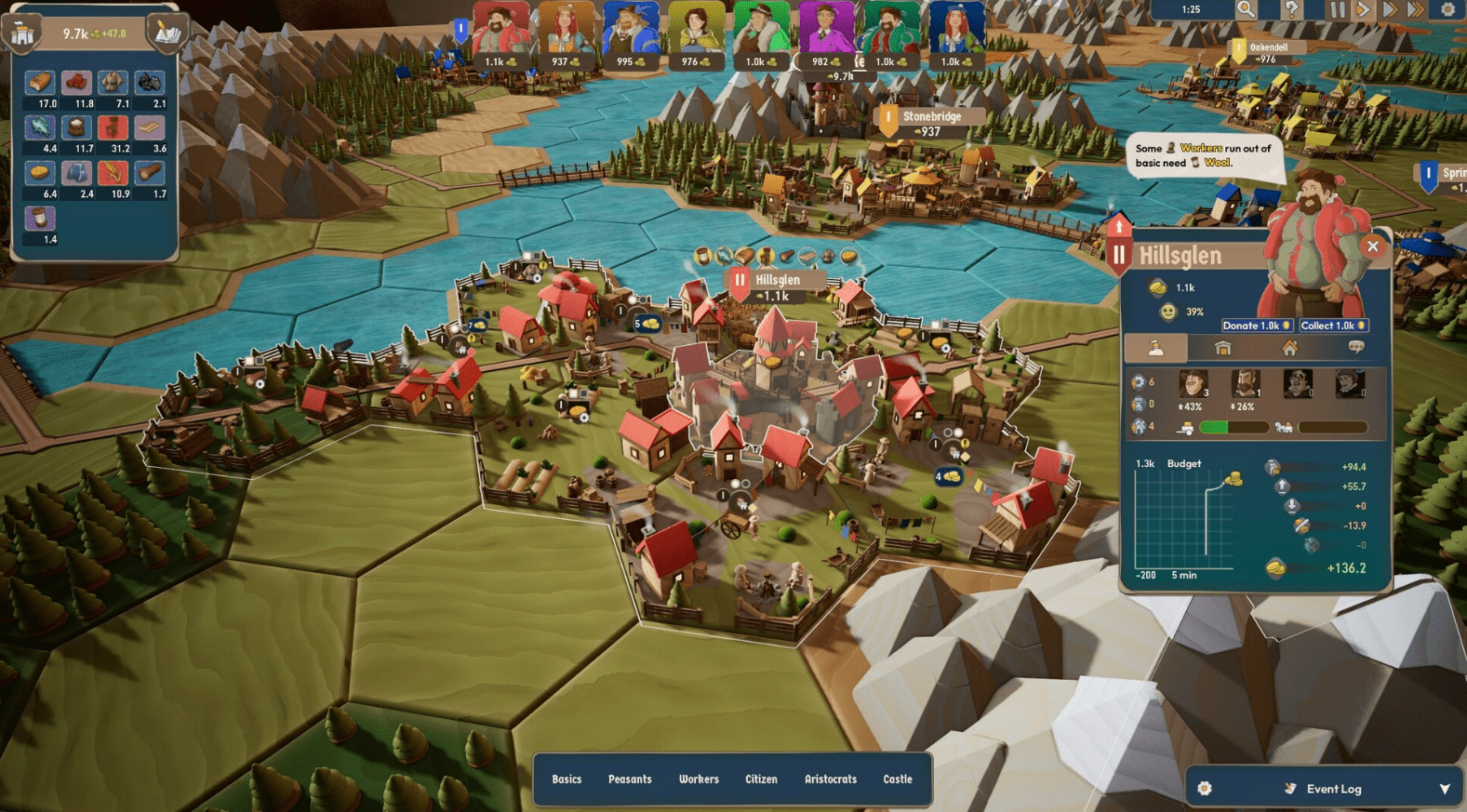Image resolution: width=1467 pixels, height=812 pixels.
Task: Resume the game with the play button
Action: coord(1362,9)
